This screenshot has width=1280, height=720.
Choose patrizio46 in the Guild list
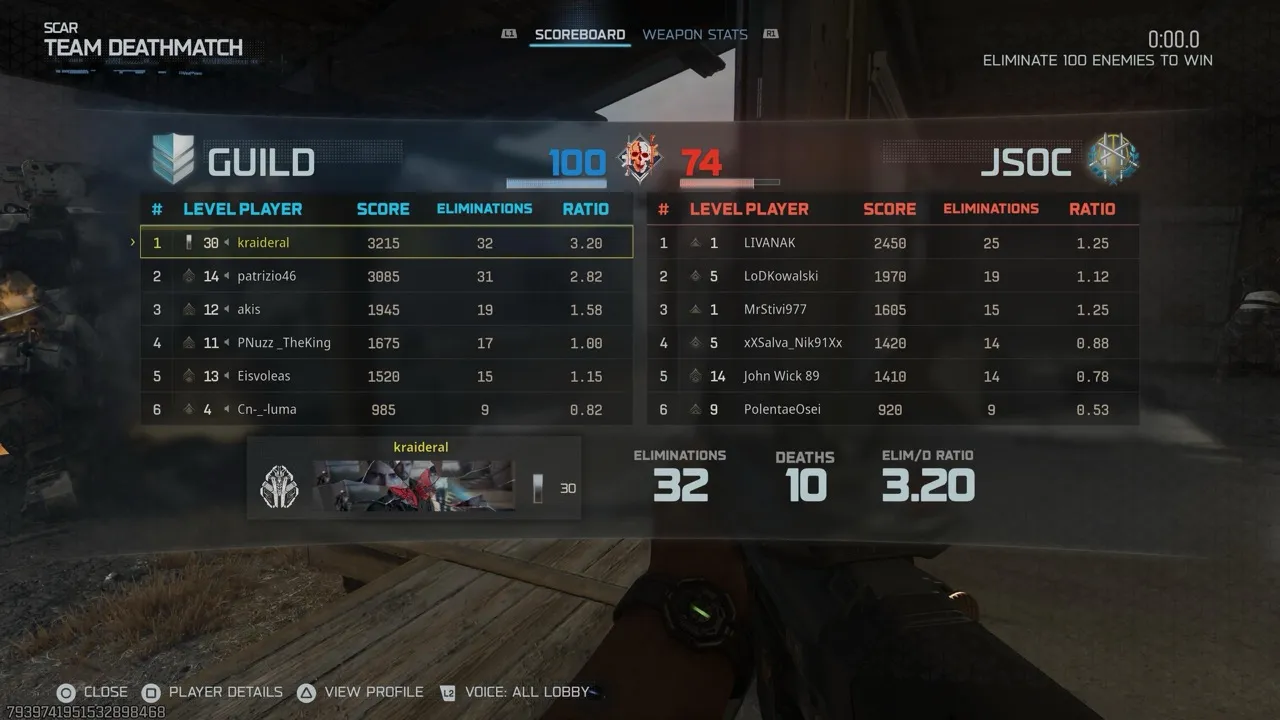pyautogui.click(x=386, y=276)
